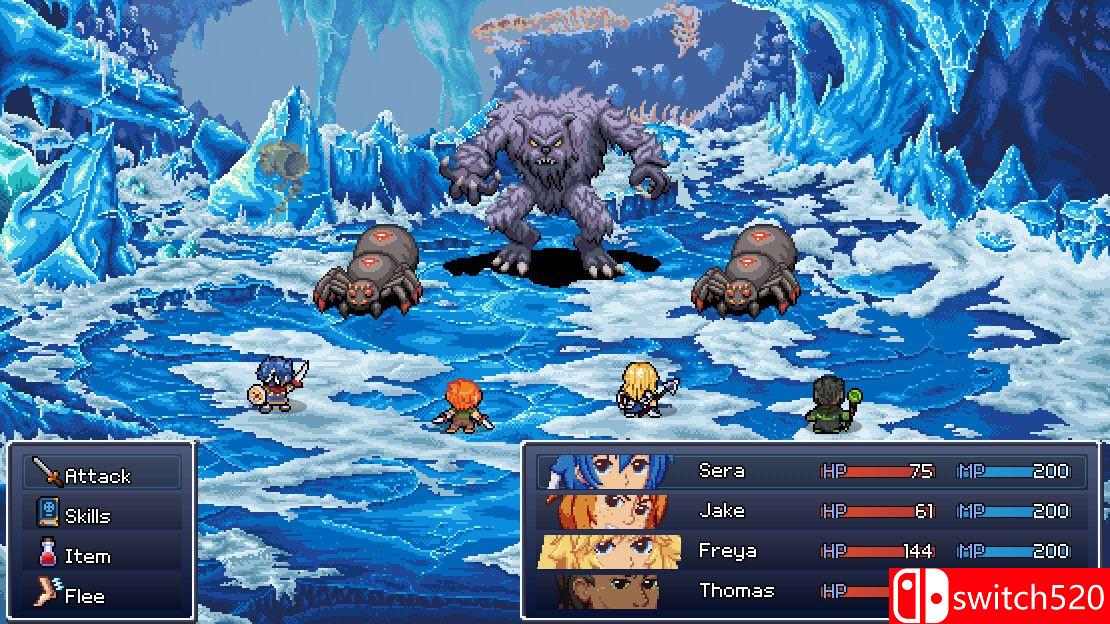Select Sera in the party list

721,471
